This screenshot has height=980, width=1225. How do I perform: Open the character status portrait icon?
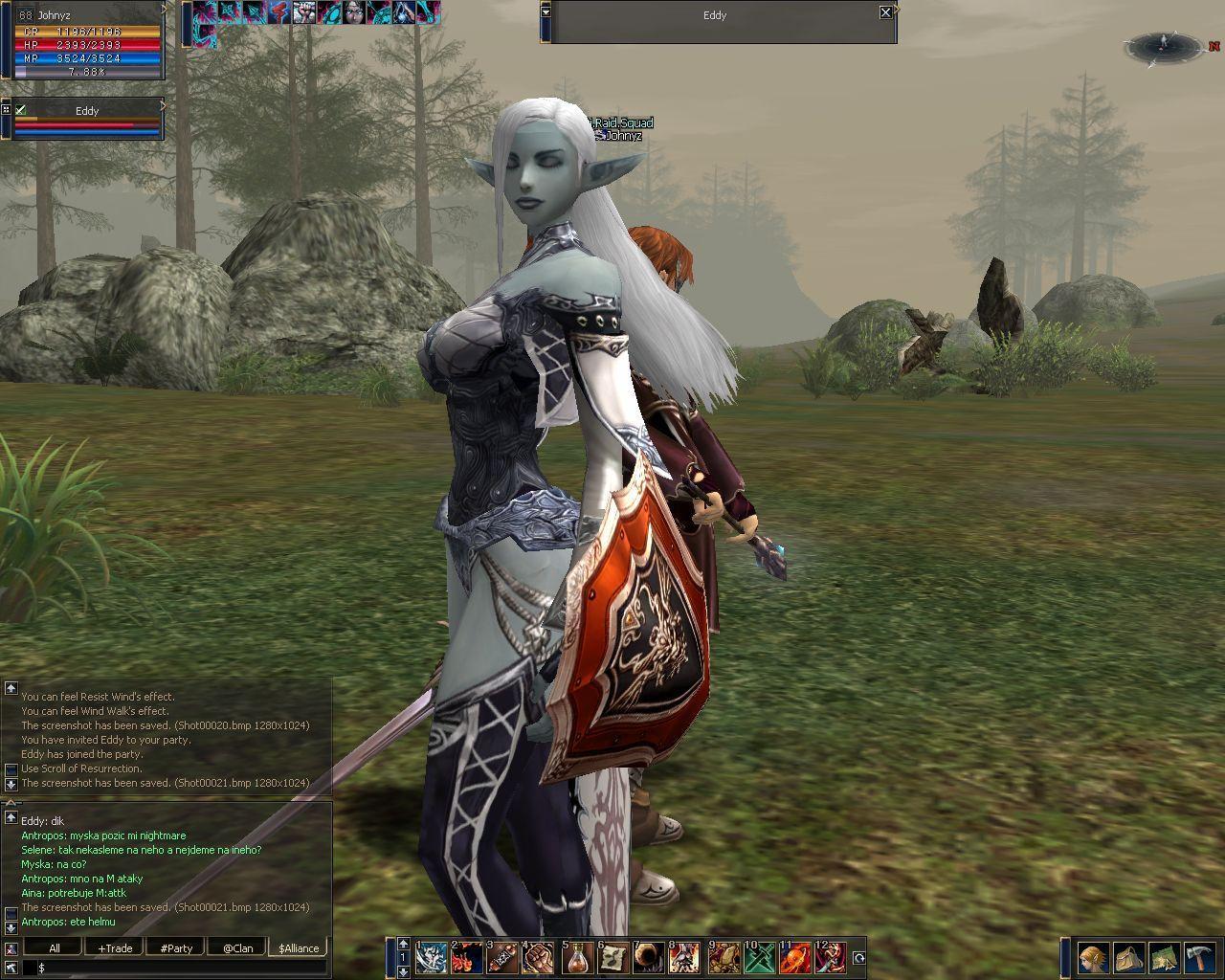click(1092, 958)
